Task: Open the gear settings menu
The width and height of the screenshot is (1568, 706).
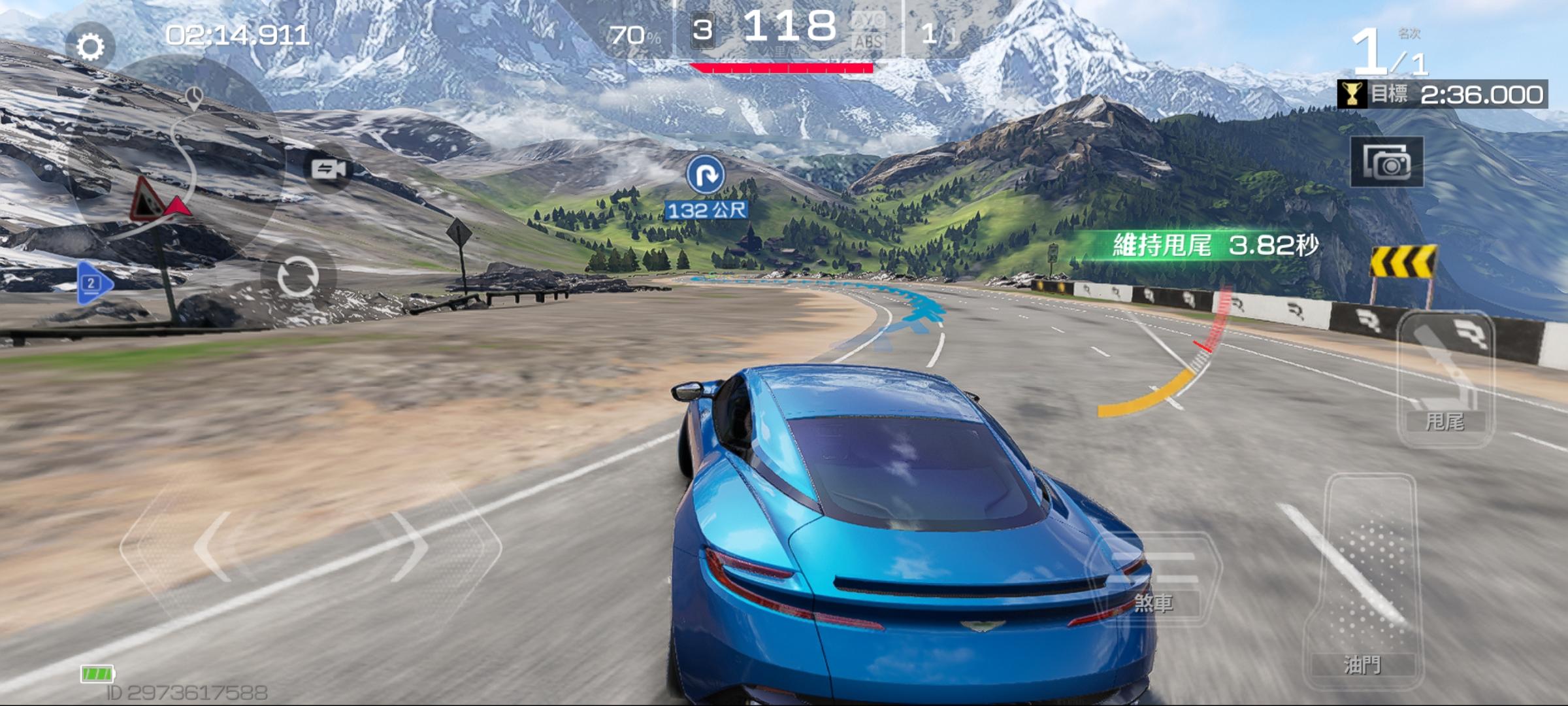Action: click(x=90, y=46)
